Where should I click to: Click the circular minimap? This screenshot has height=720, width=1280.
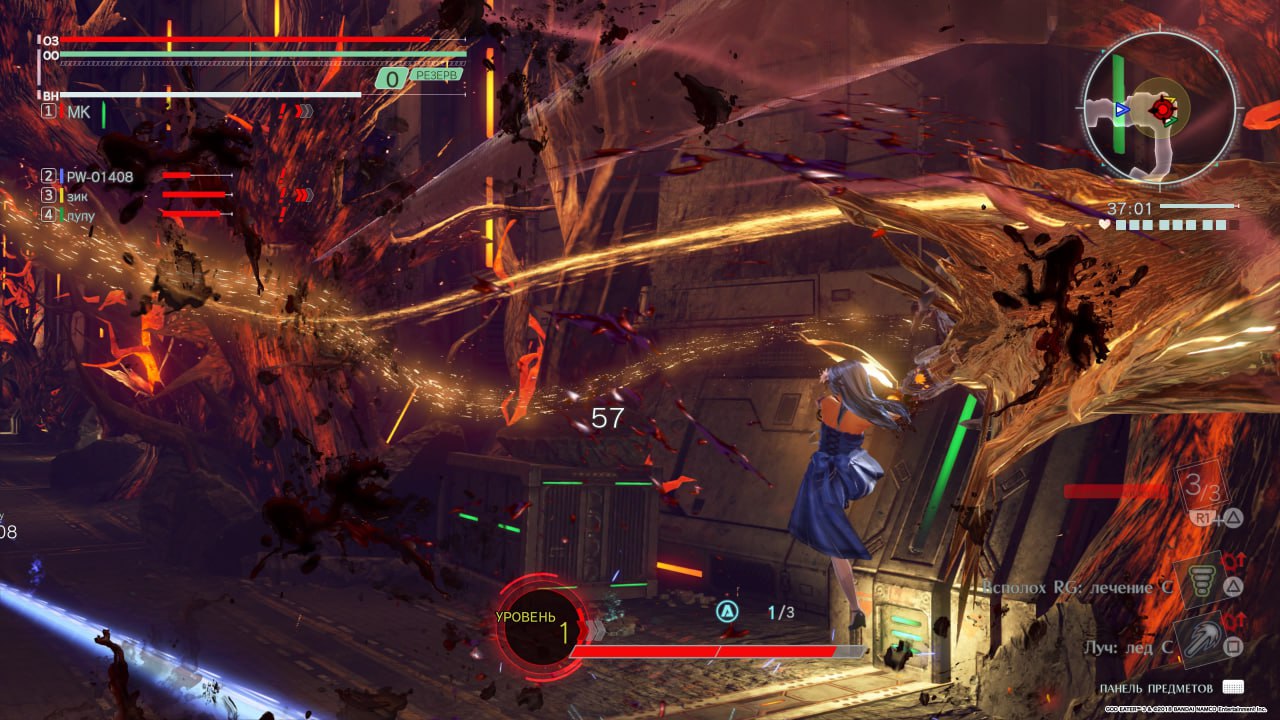coord(1159,108)
